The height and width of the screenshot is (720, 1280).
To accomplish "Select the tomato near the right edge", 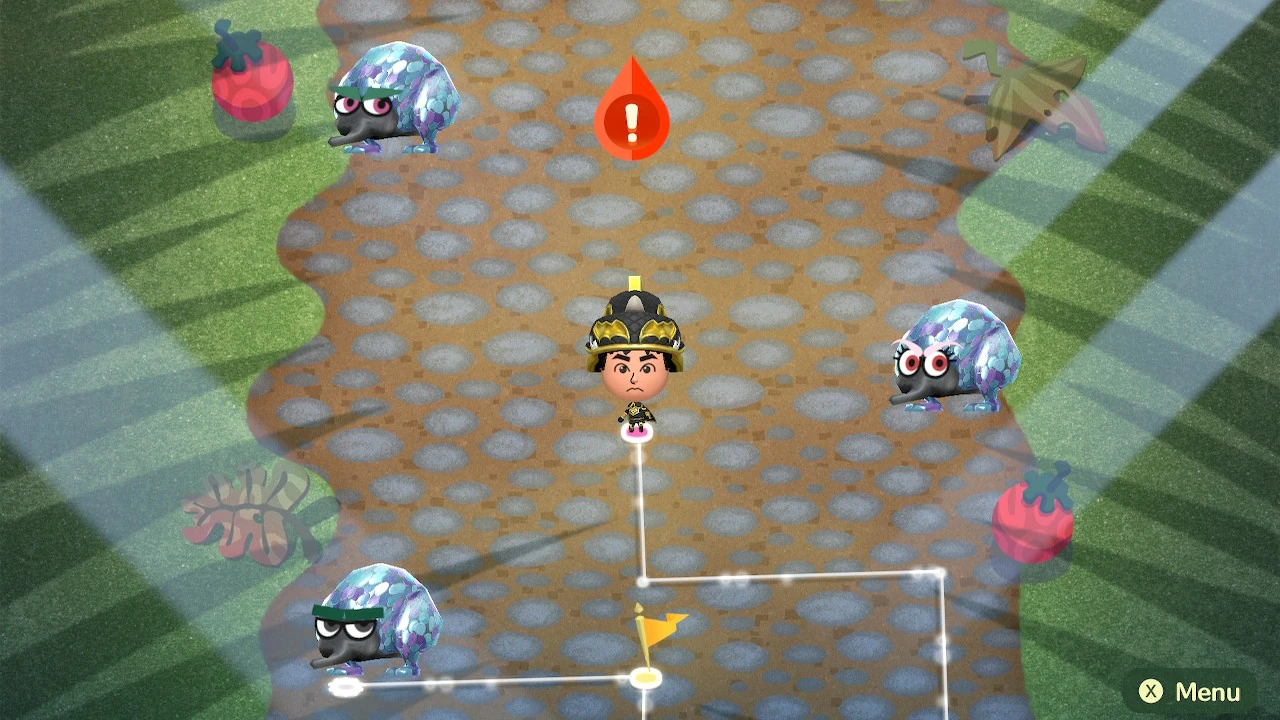I will pyautogui.click(x=1030, y=520).
